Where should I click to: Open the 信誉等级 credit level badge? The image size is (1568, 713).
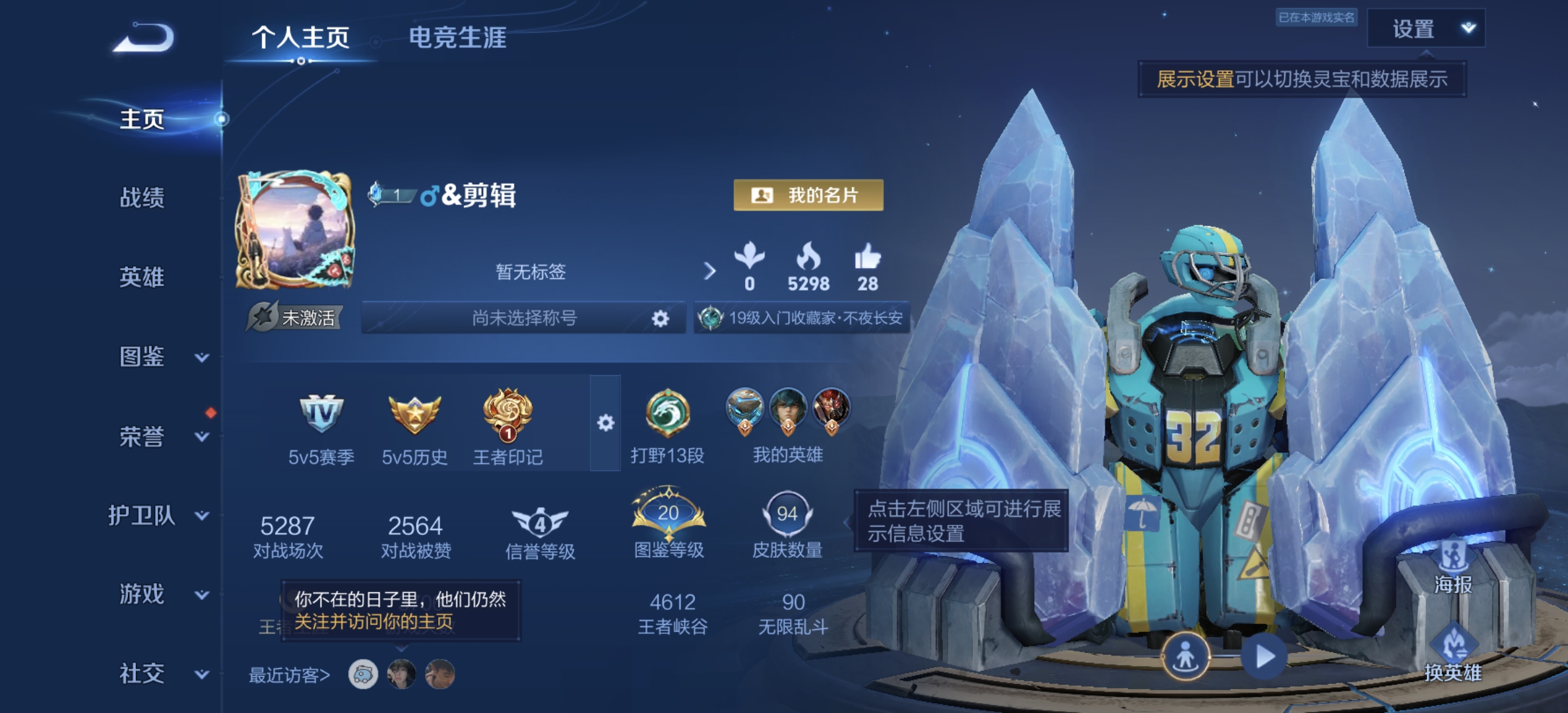point(540,524)
